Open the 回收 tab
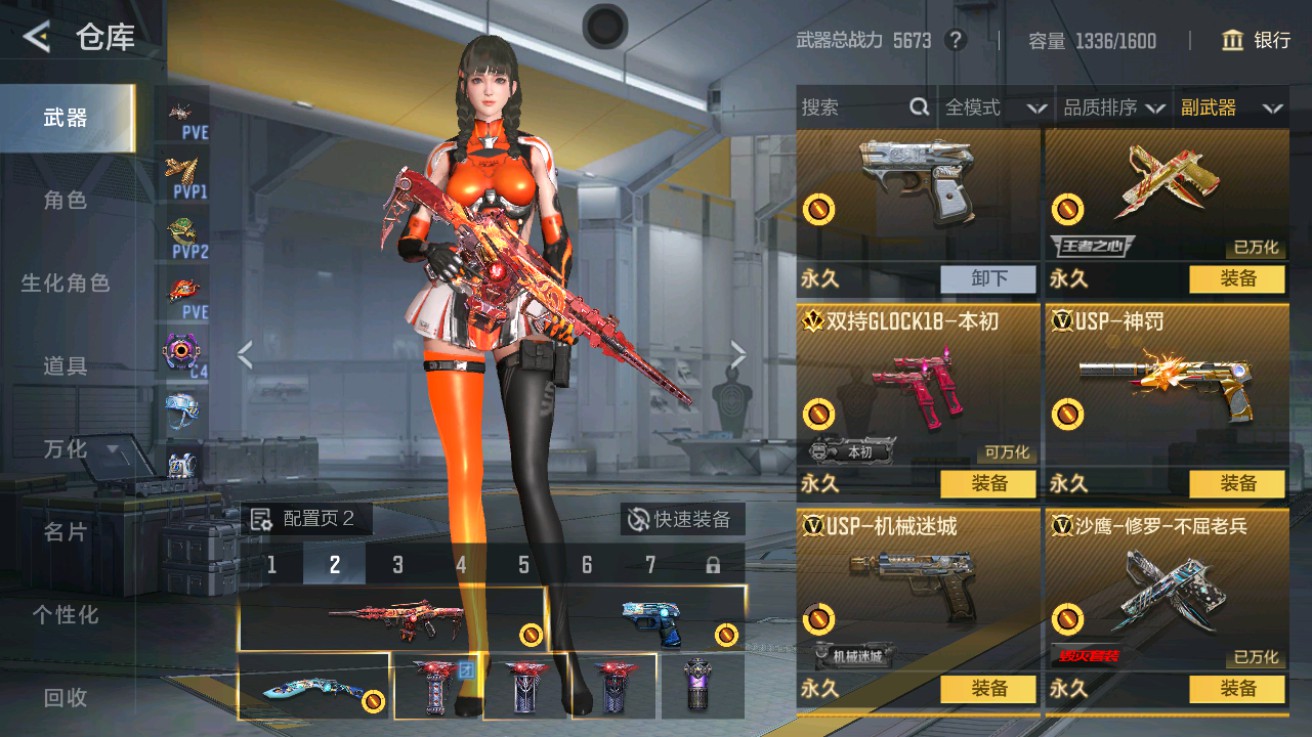 (66, 698)
